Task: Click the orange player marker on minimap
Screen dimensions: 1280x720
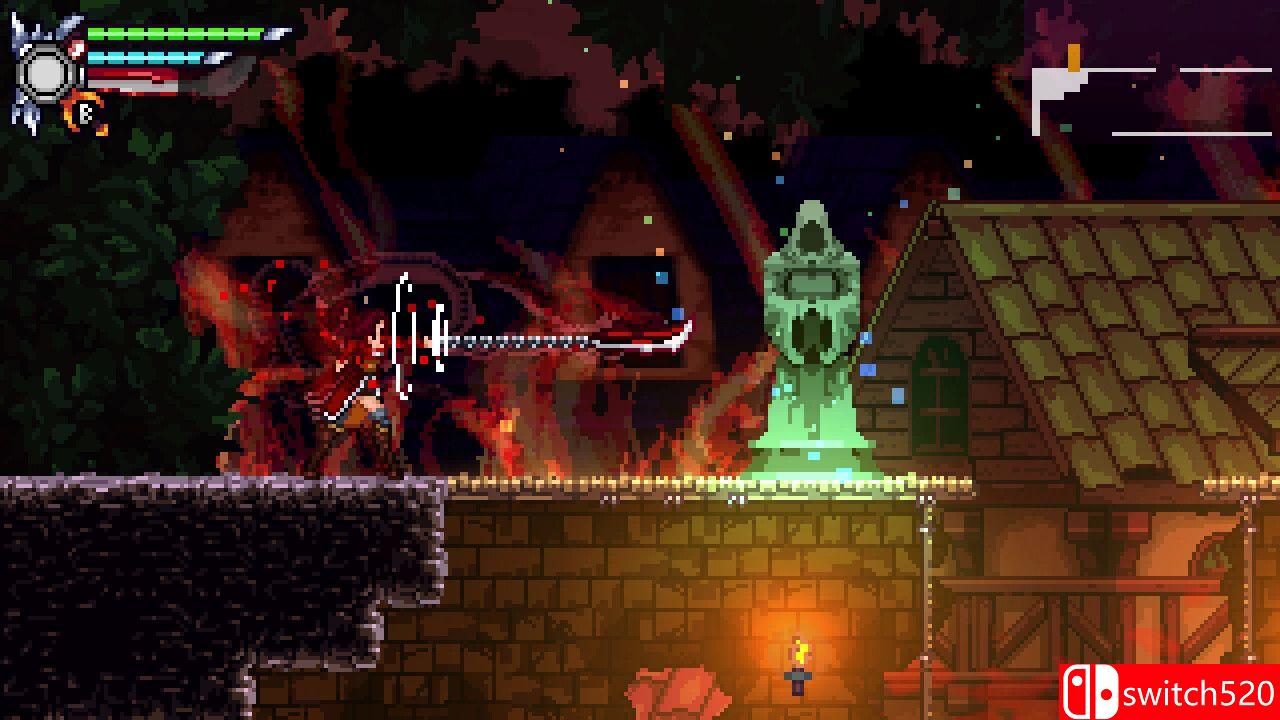Action: coord(1073,57)
